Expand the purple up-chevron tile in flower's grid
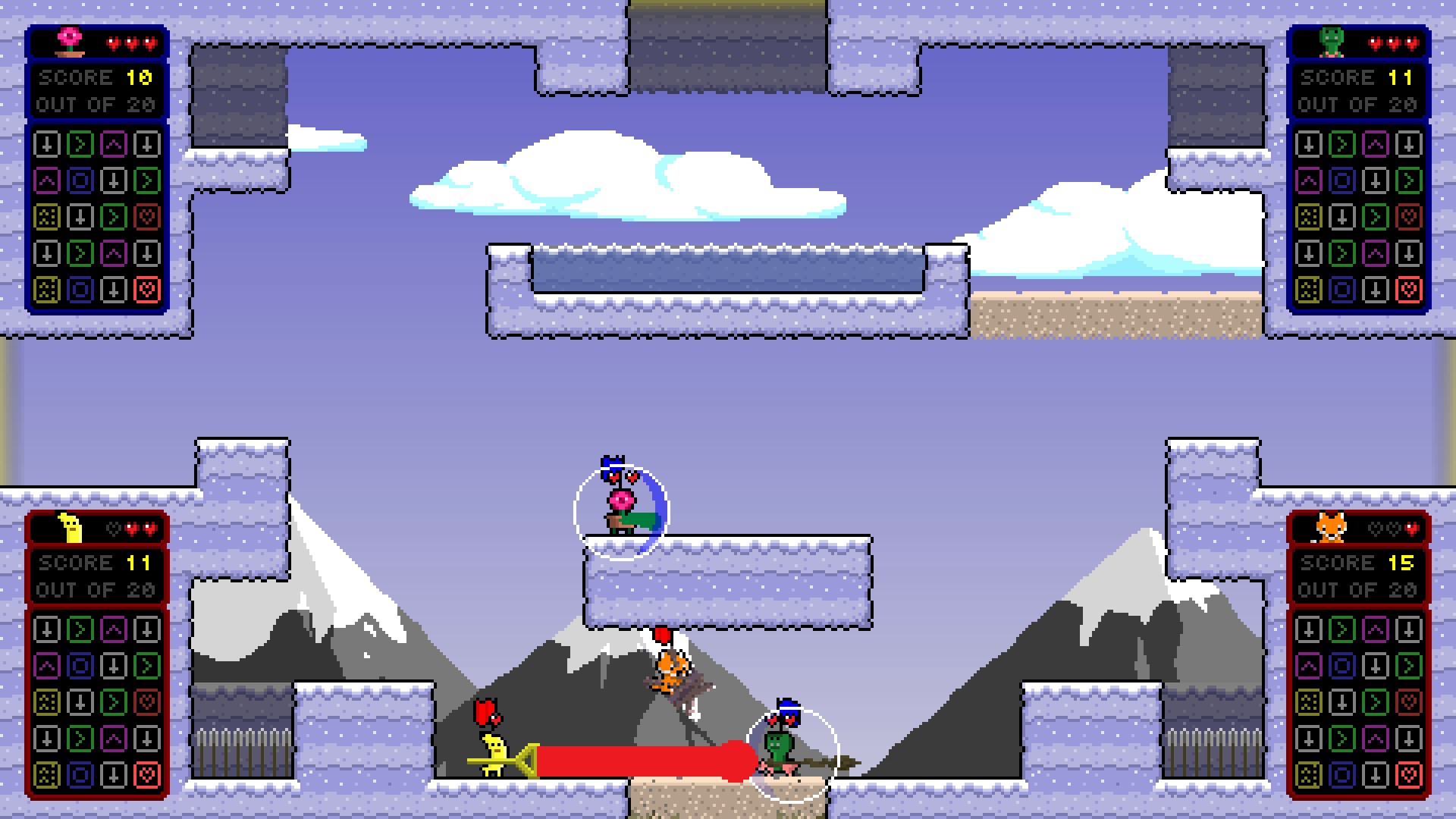The height and width of the screenshot is (819, 1456). 115,143
